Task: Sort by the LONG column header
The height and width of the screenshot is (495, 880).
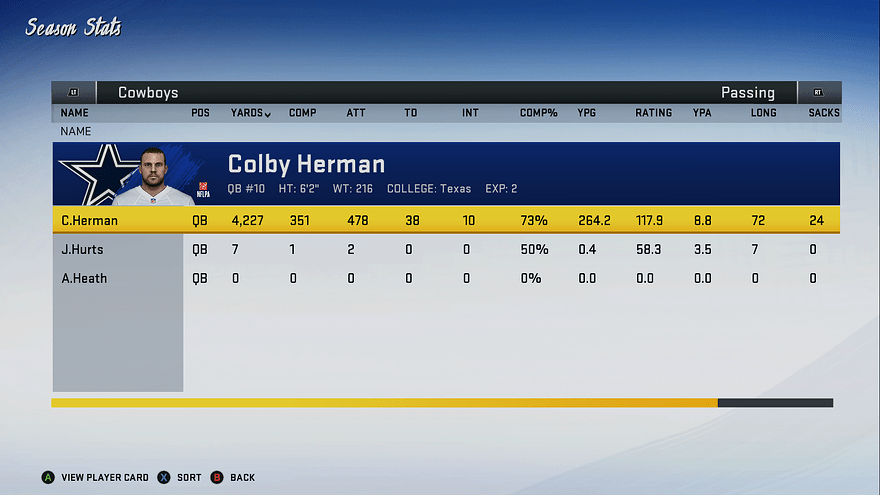Action: (x=763, y=113)
